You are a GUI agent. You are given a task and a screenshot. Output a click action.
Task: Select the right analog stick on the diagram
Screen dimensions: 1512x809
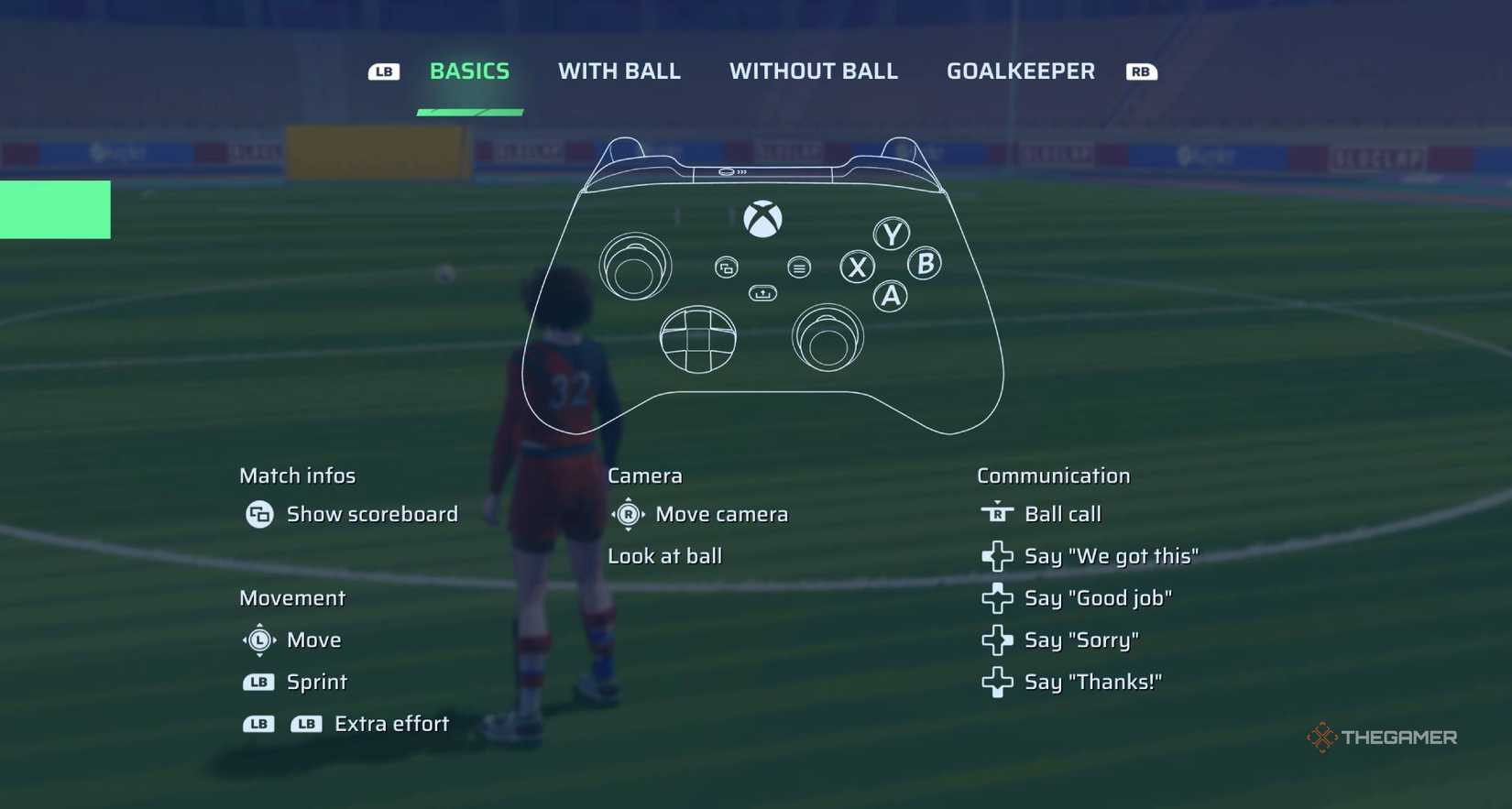(x=827, y=339)
